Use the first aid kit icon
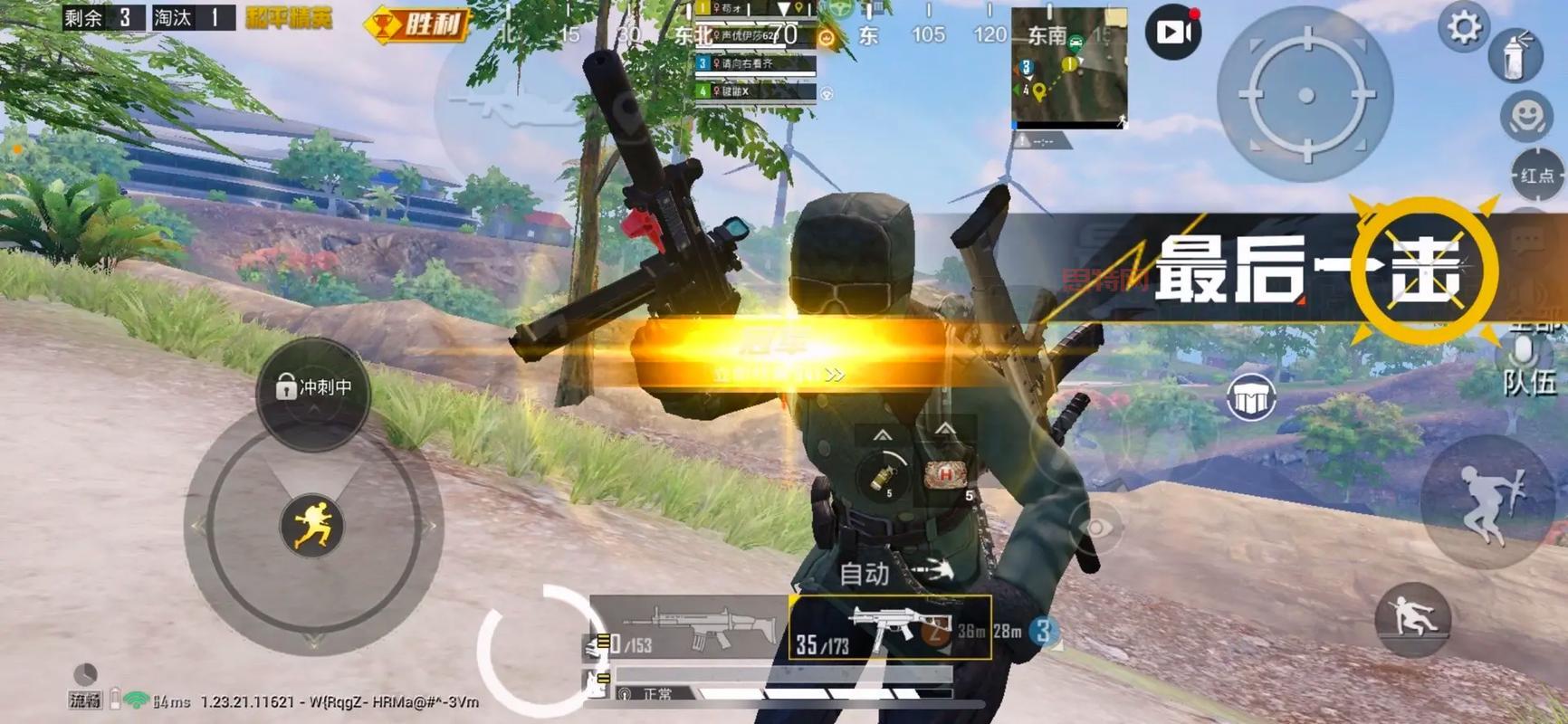The height and width of the screenshot is (724, 1568). click(946, 473)
